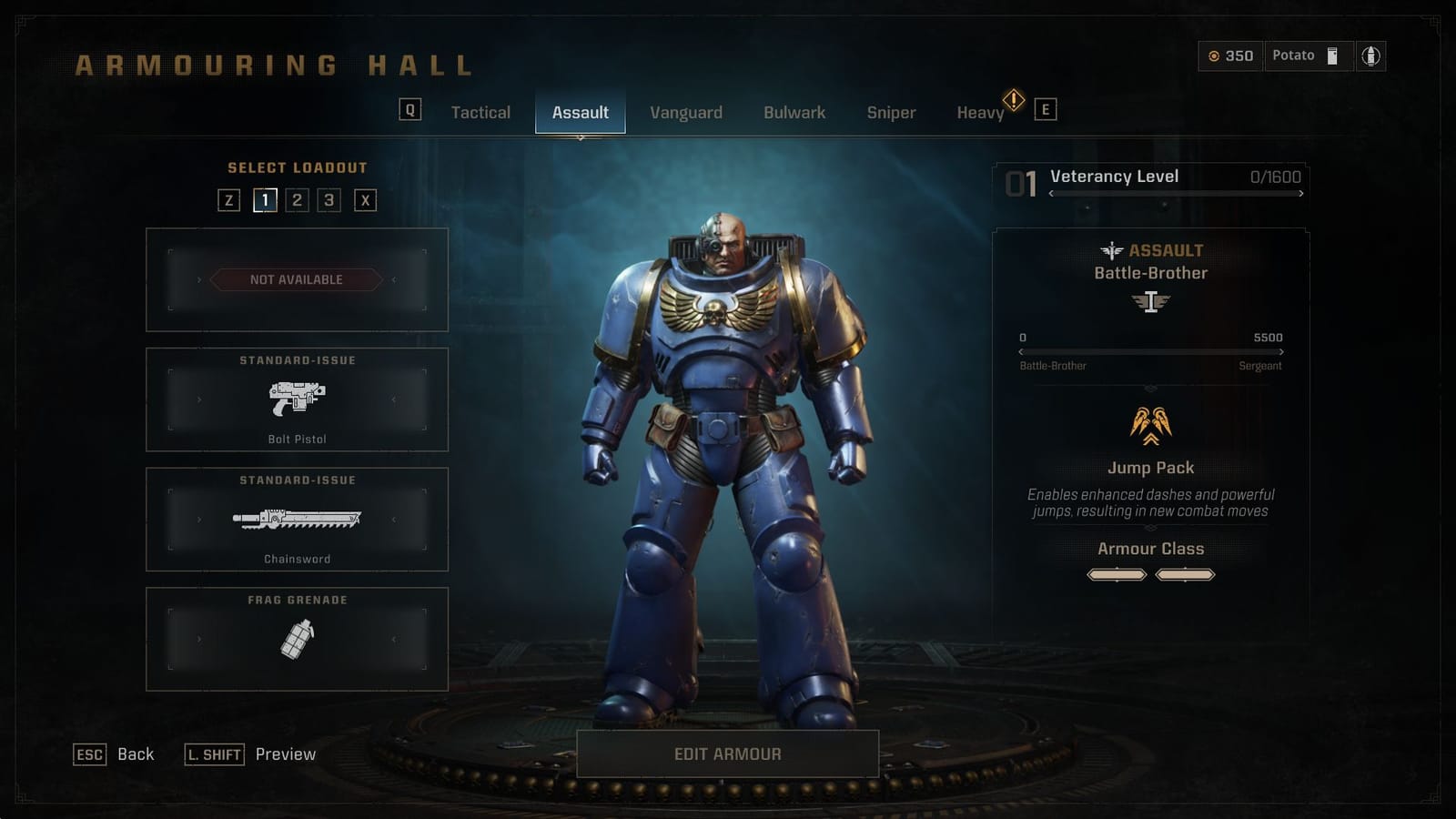
Task: Switch back to loadout slot 1
Action: point(265,200)
